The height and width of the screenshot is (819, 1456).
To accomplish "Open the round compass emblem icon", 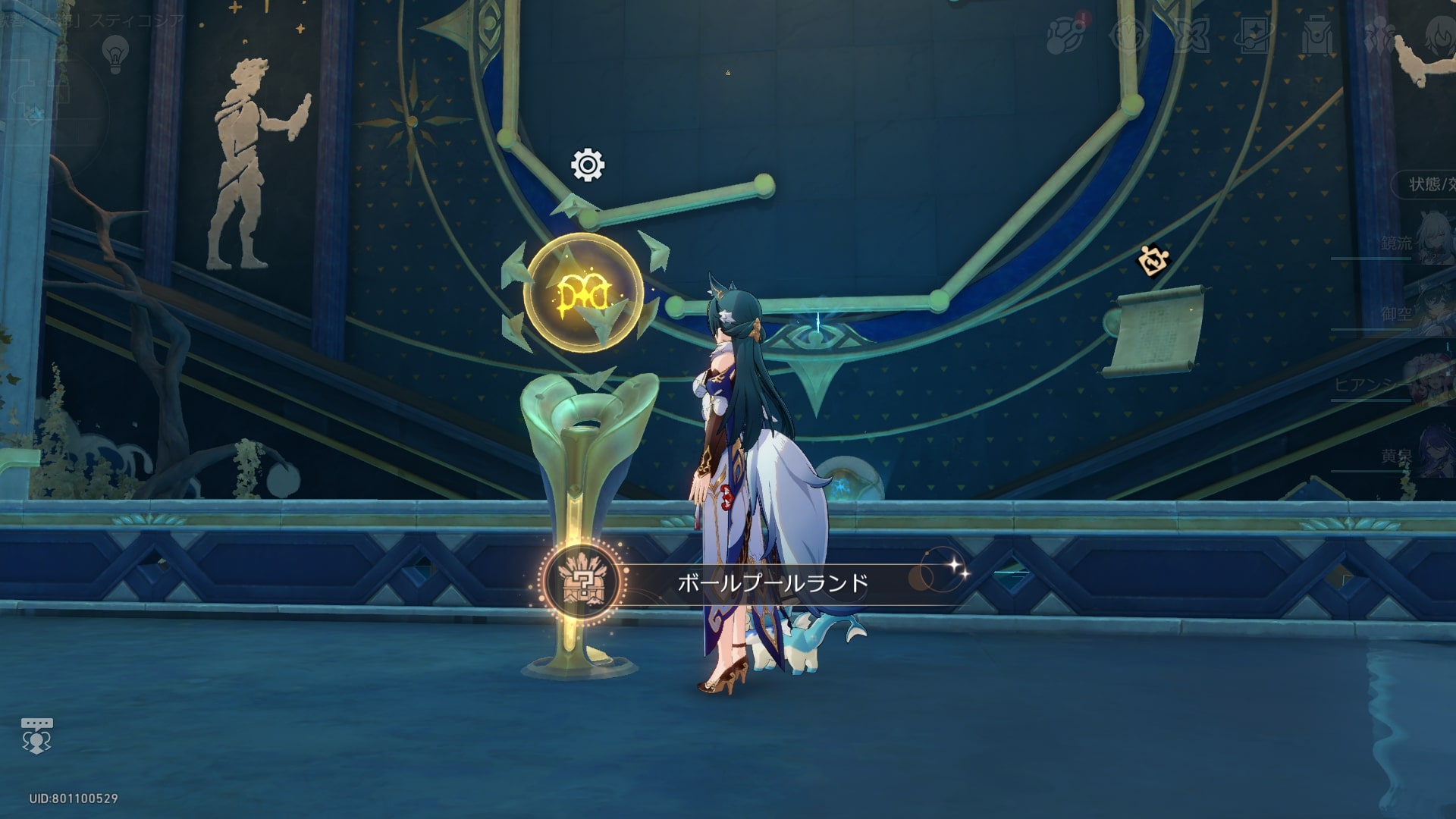I will click(1129, 36).
